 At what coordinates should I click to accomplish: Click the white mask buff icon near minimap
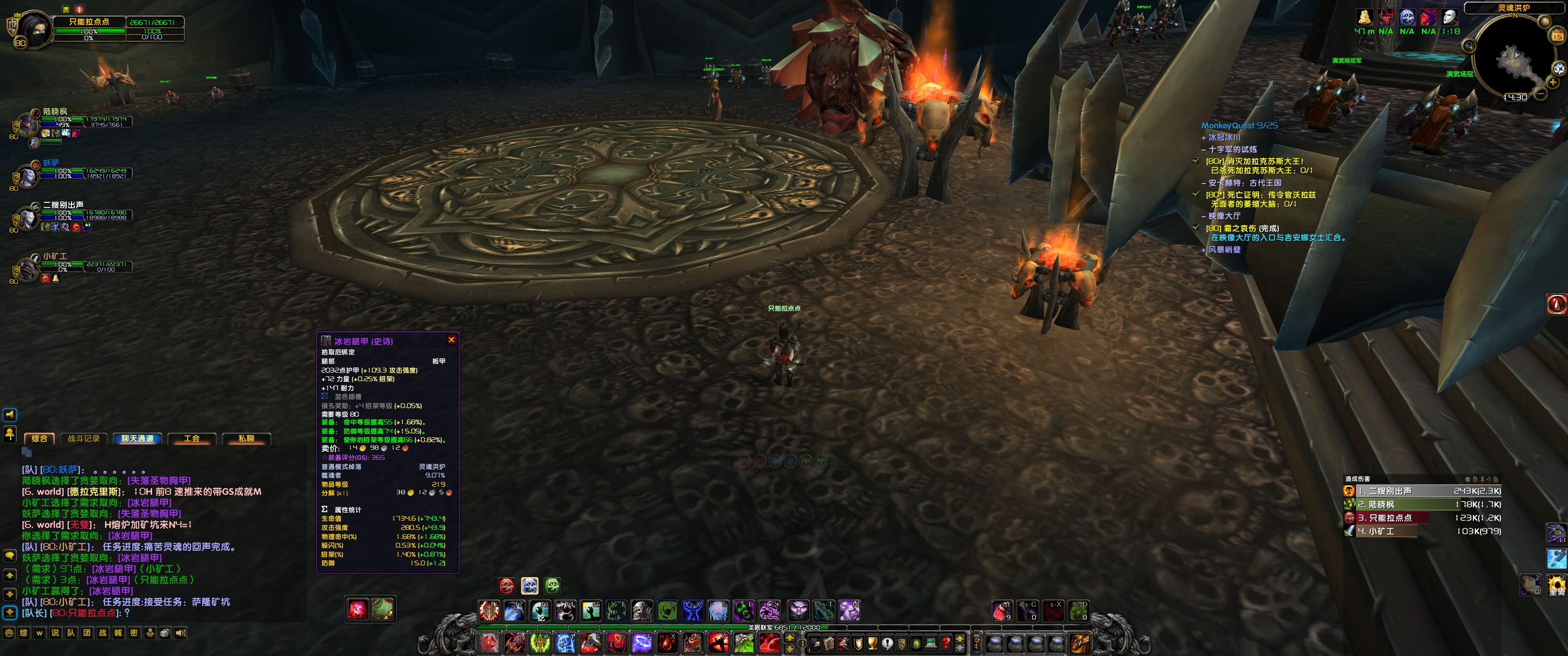click(1450, 17)
